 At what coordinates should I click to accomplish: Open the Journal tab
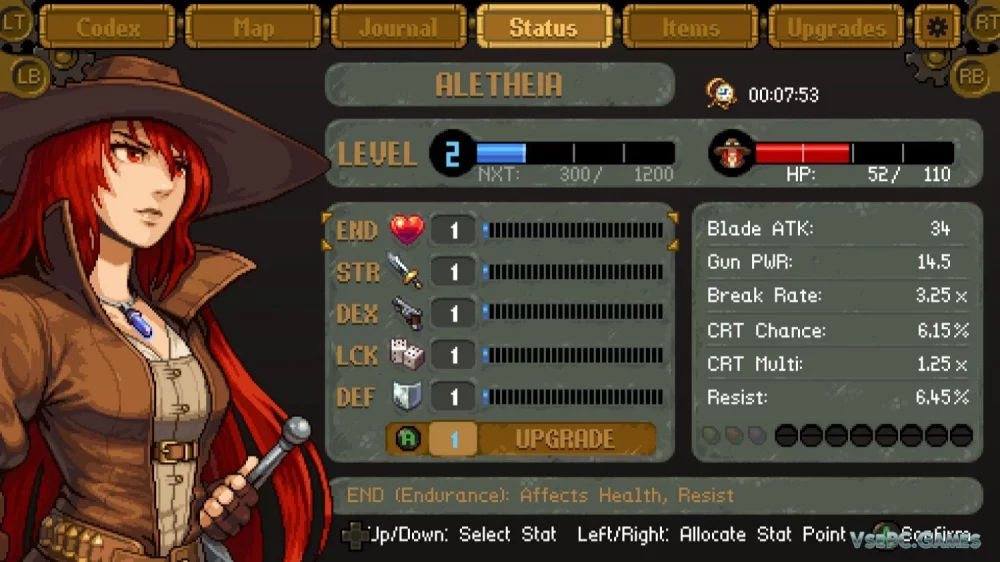[x=398, y=27]
